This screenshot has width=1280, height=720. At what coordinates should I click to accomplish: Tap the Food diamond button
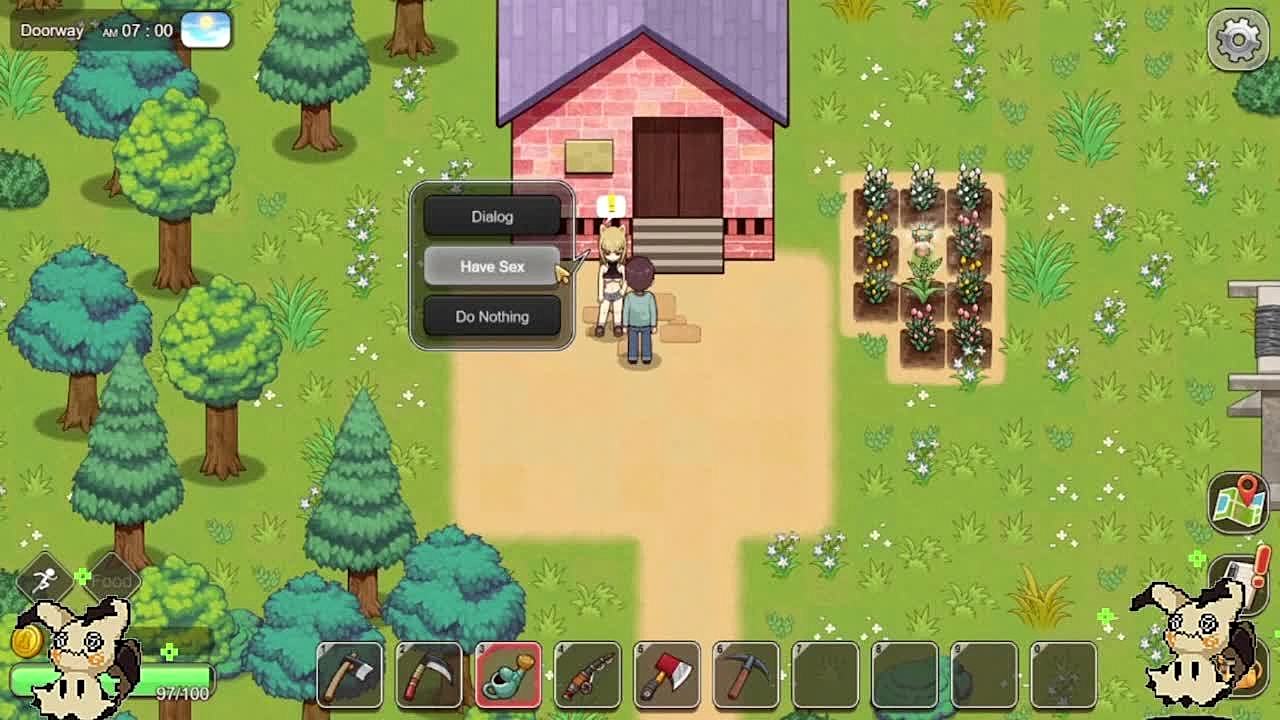112,580
